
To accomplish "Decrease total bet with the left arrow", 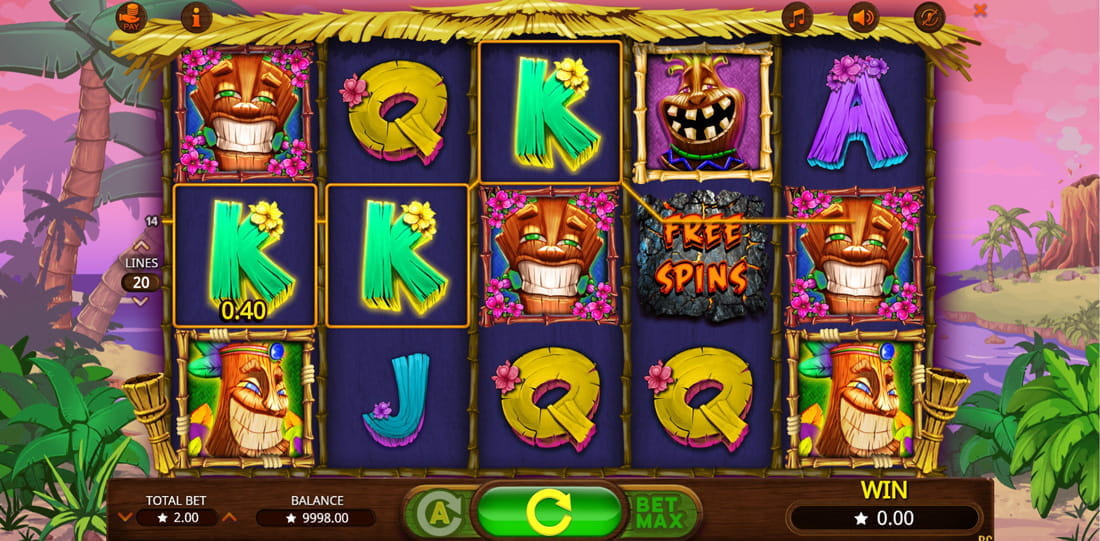I will click(125, 517).
